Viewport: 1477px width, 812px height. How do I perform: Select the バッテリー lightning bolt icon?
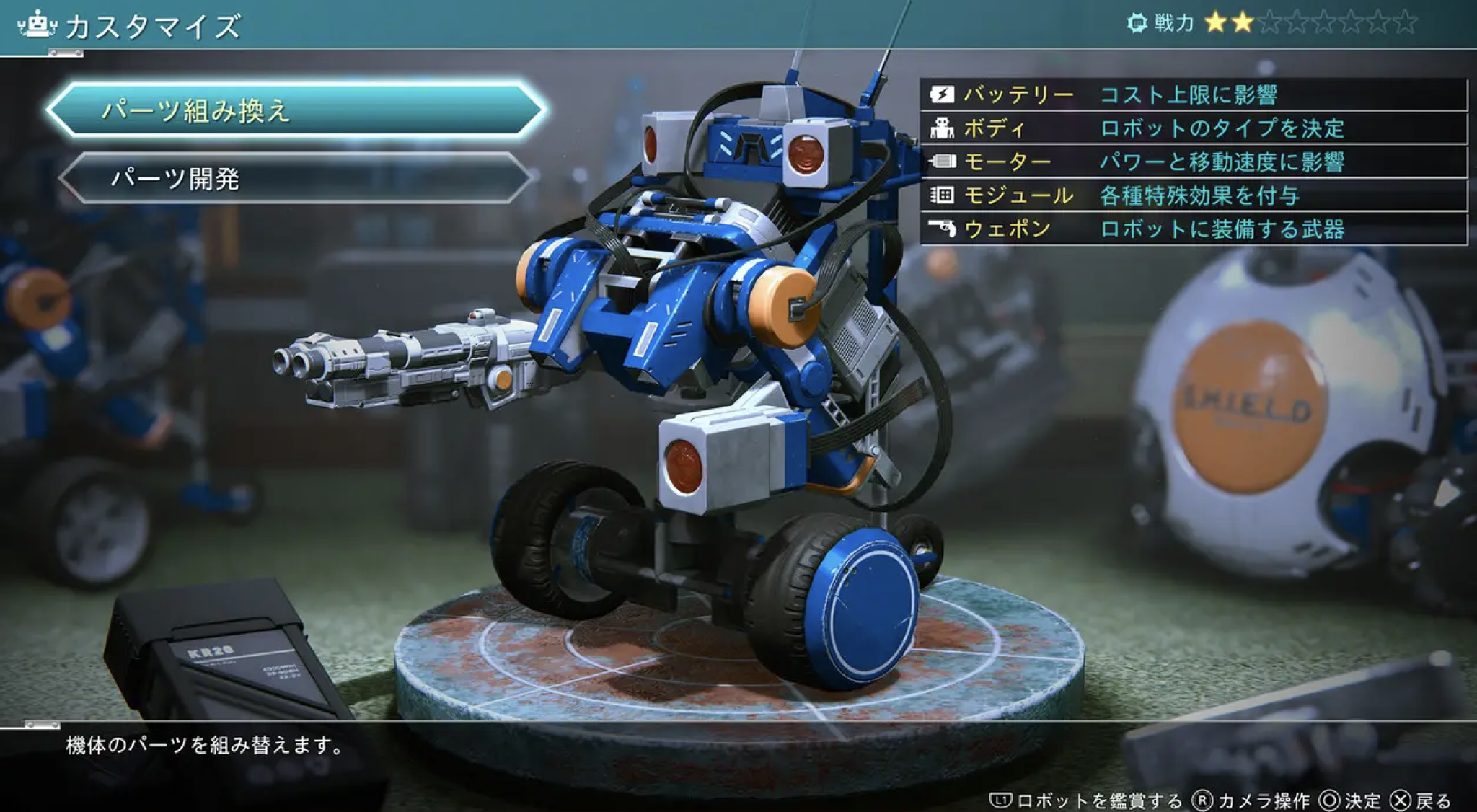point(941,94)
